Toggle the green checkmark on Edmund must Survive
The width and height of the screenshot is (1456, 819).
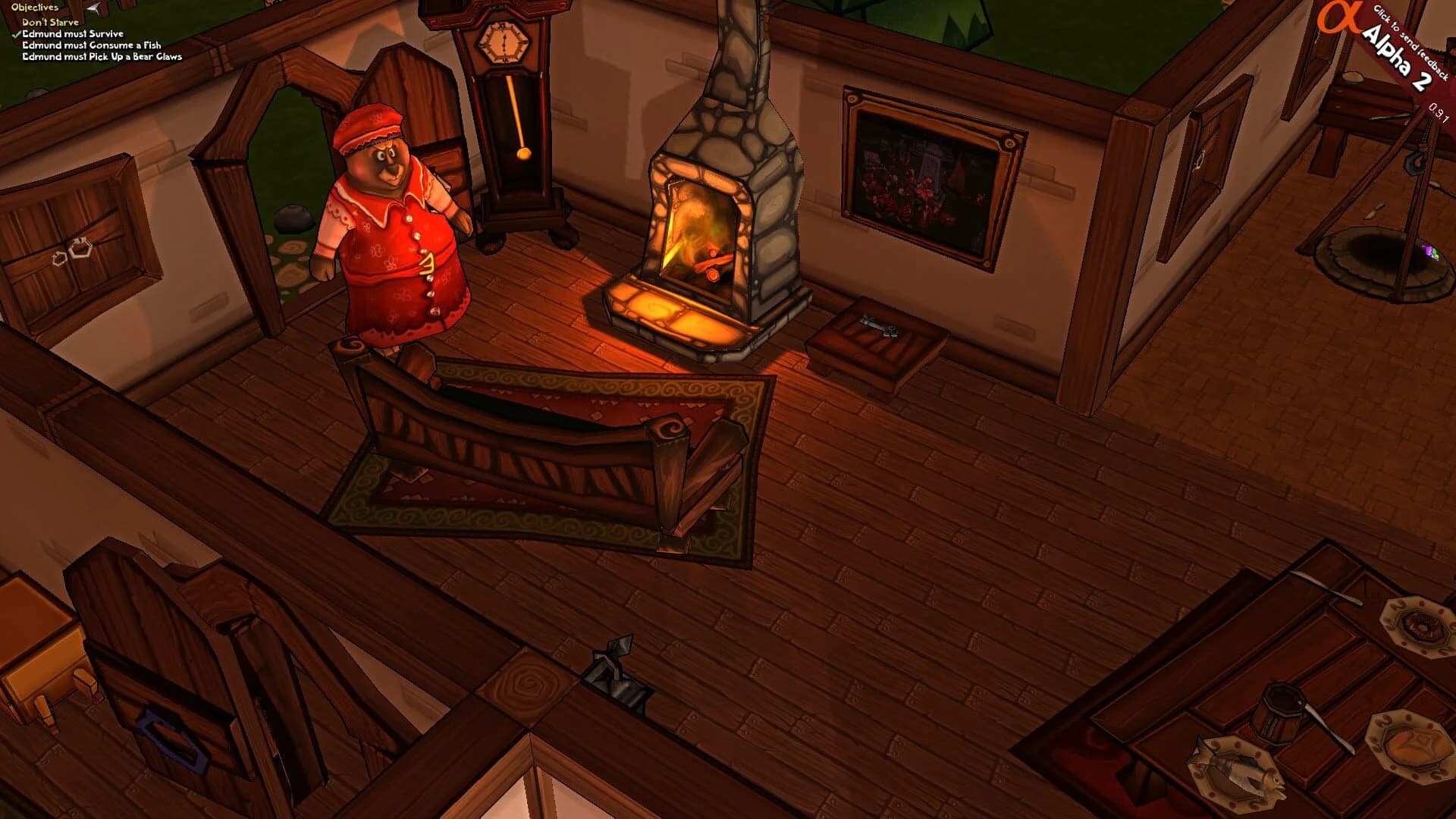15,34
